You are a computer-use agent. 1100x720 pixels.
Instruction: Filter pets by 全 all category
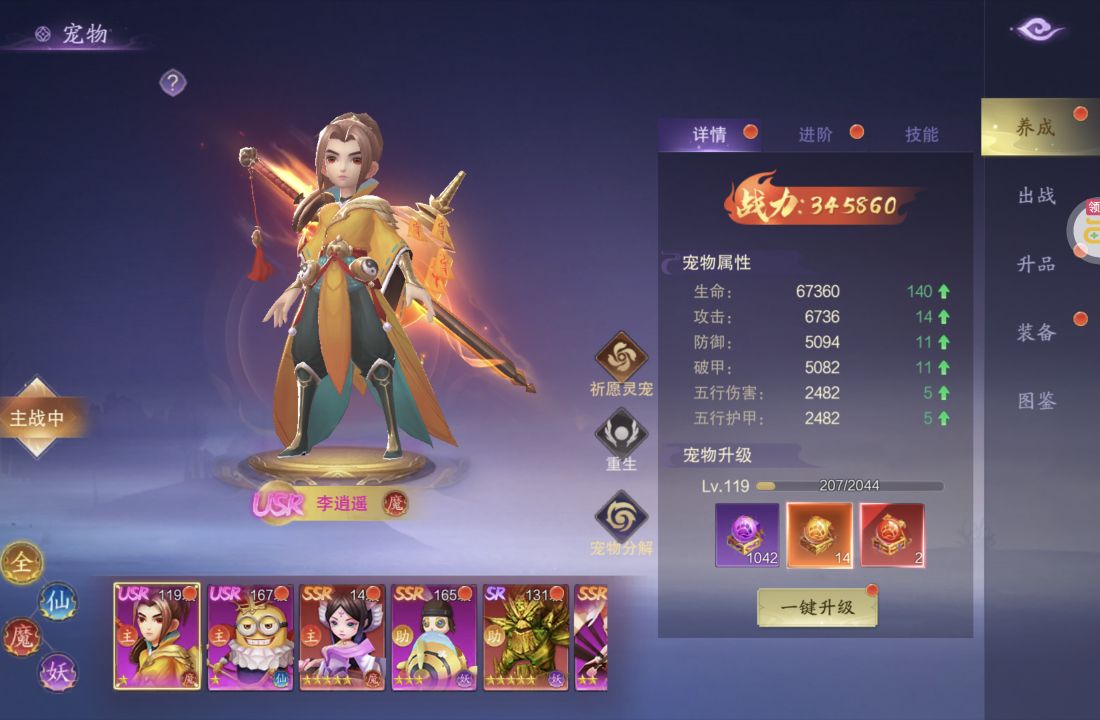pyautogui.click(x=22, y=564)
